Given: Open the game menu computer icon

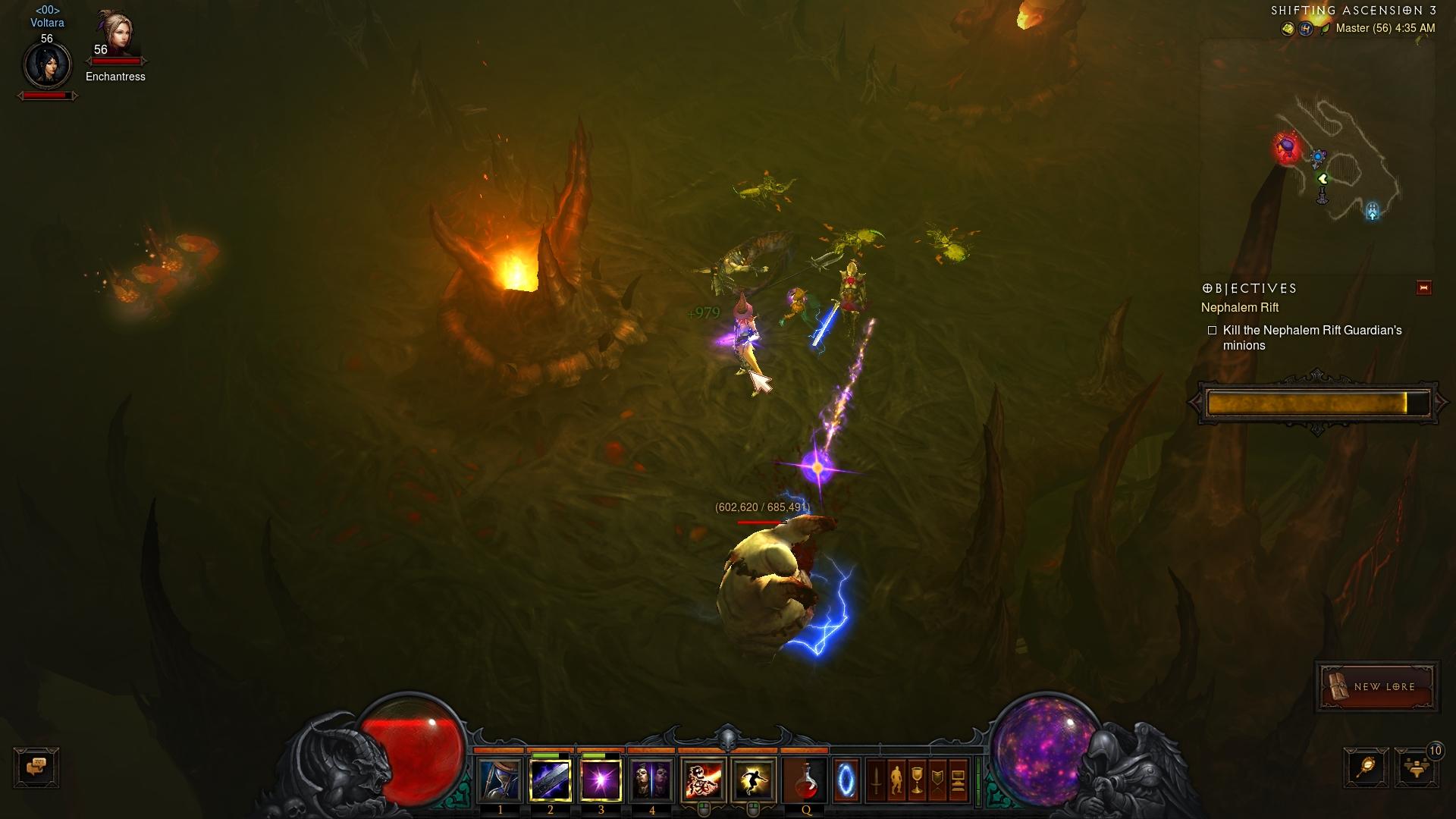Looking at the screenshot, I should pyautogui.click(x=958, y=780).
